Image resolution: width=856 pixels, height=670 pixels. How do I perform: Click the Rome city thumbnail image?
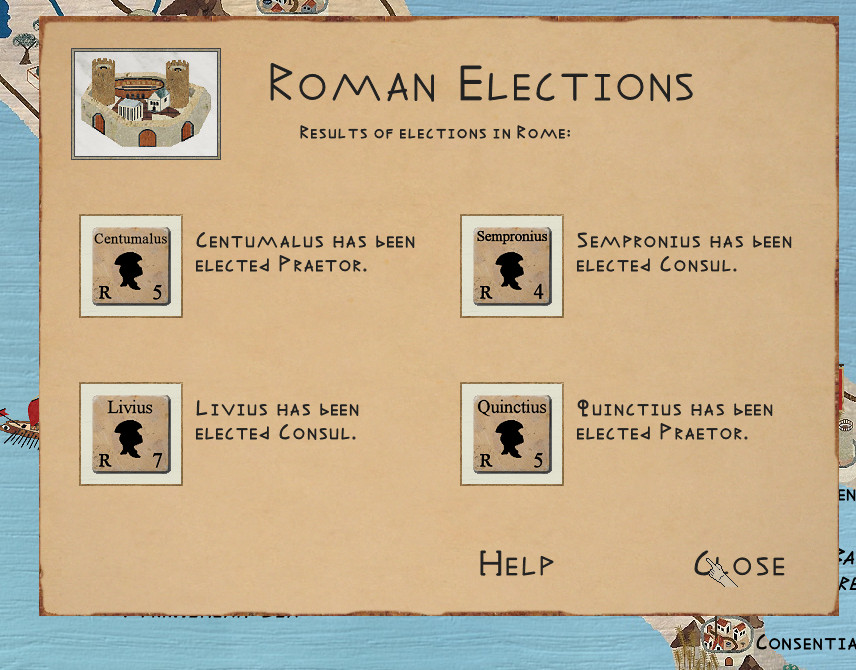(x=146, y=104)
